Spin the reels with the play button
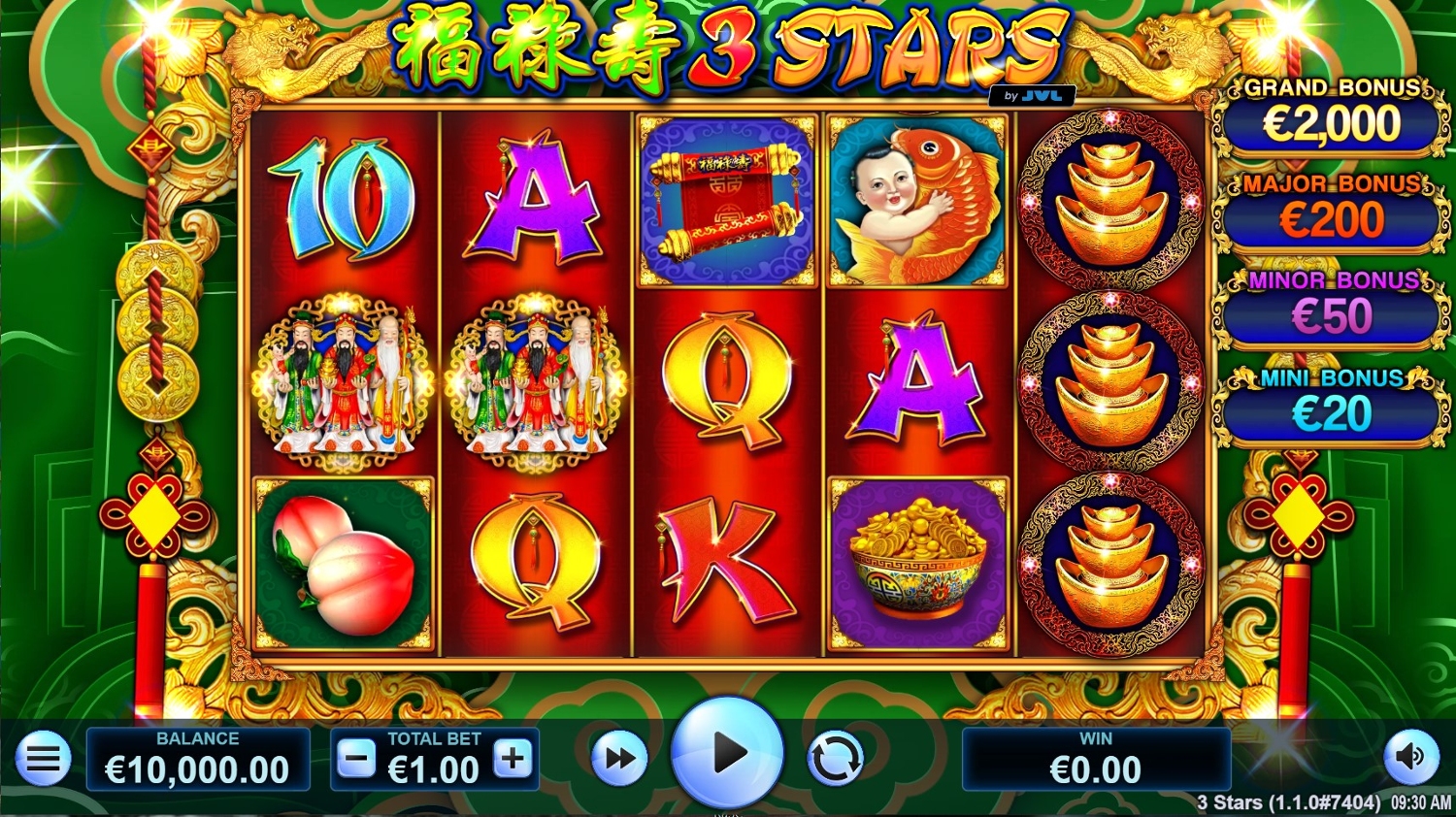This screenshot has height=817, width=1456. (x=727, y=754)
